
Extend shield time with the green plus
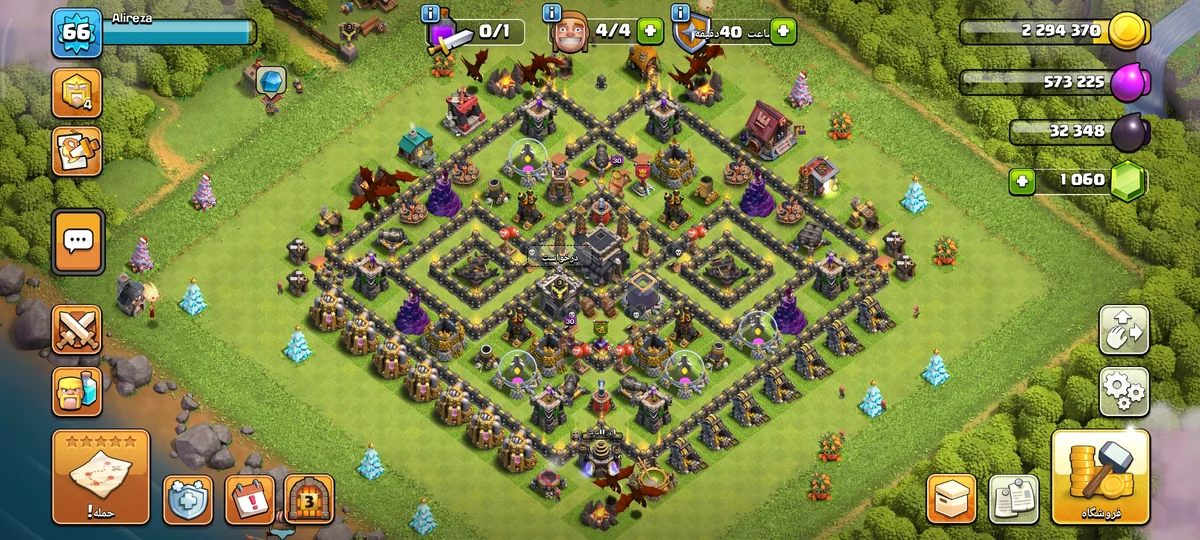point(783,31)
